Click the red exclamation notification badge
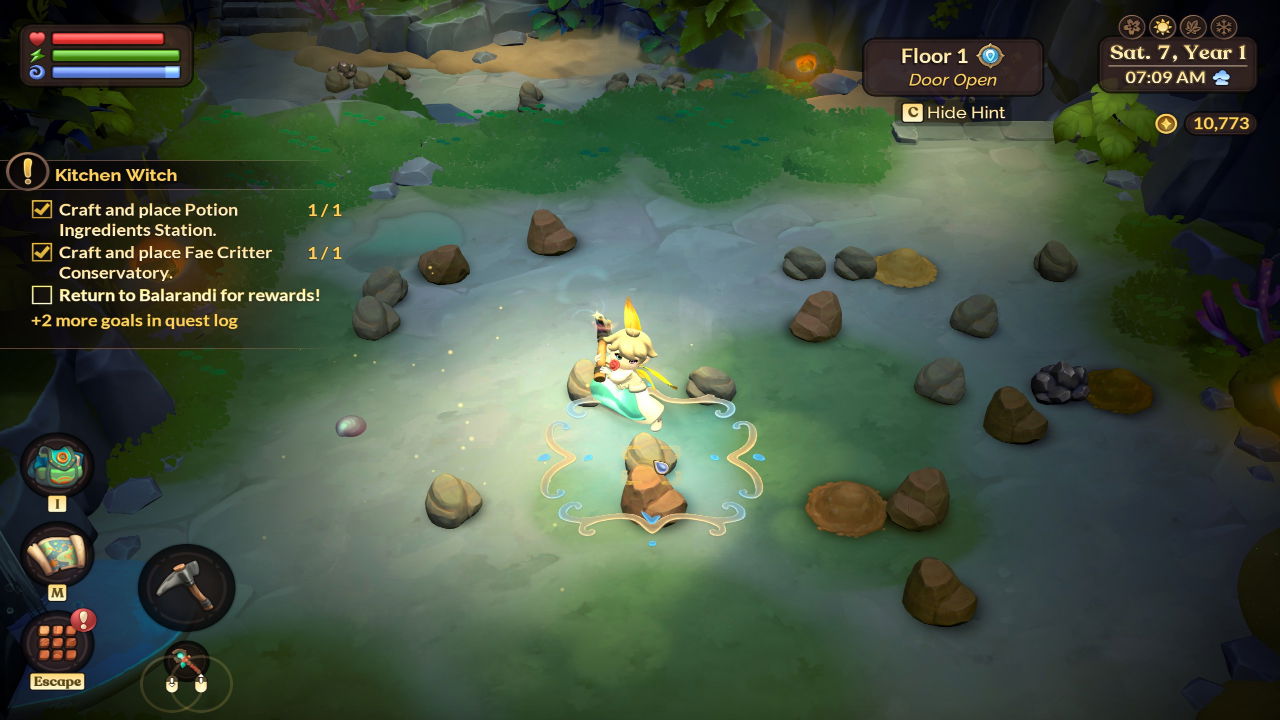This screenshot has height=720, width=1280. (x=84, y=622)
